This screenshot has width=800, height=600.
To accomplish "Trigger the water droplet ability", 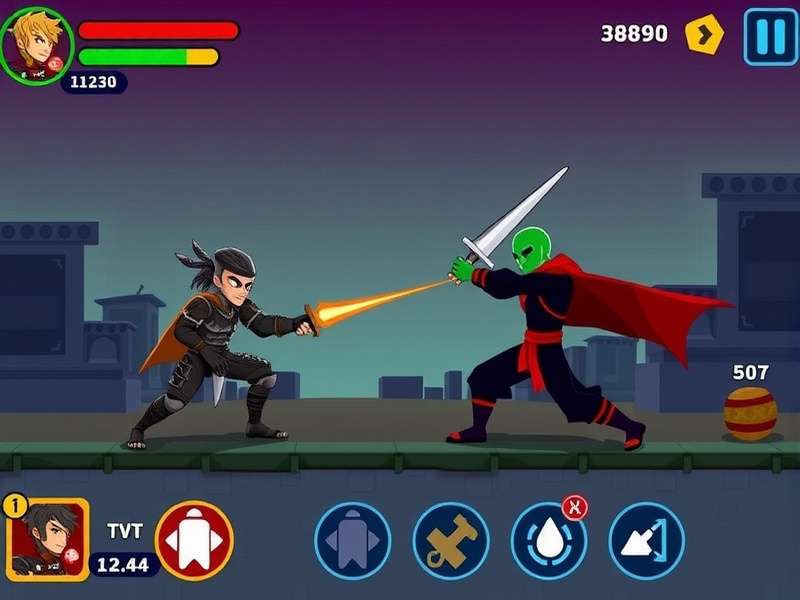I will pyautogui.click(x=548, y=541).
